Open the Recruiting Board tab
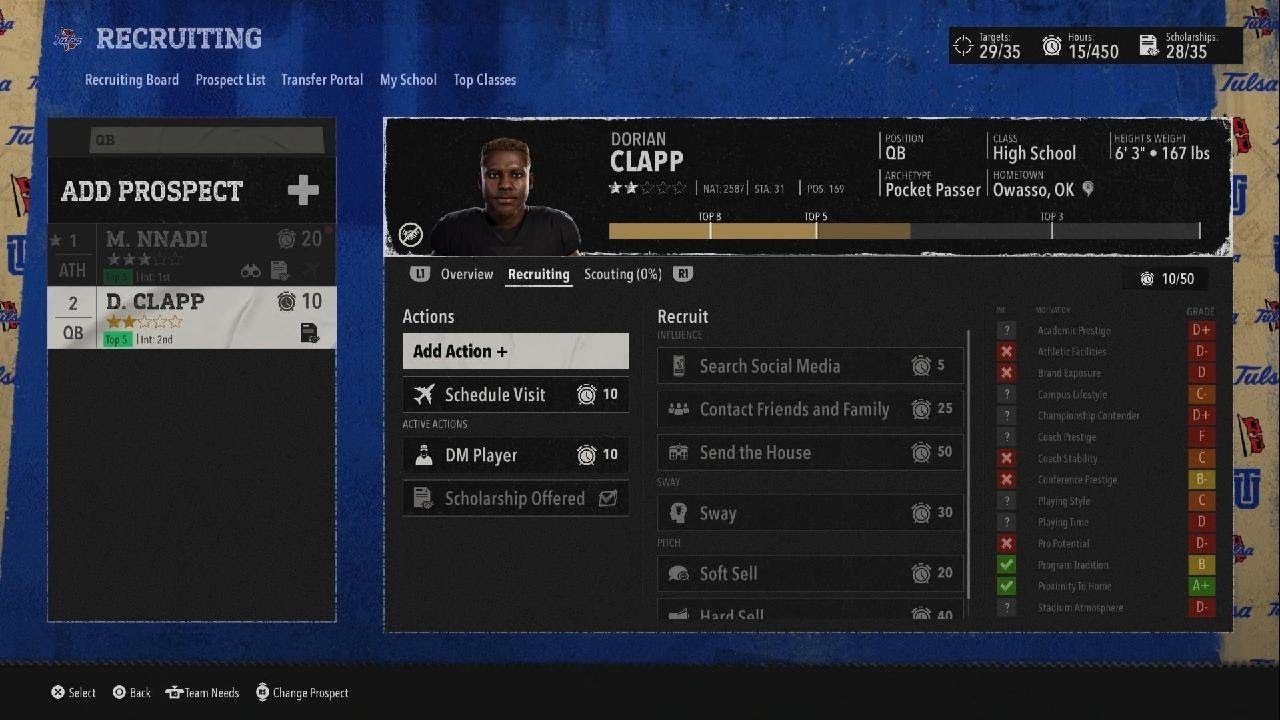1280x720 pixels. click(x=132, y=80)
